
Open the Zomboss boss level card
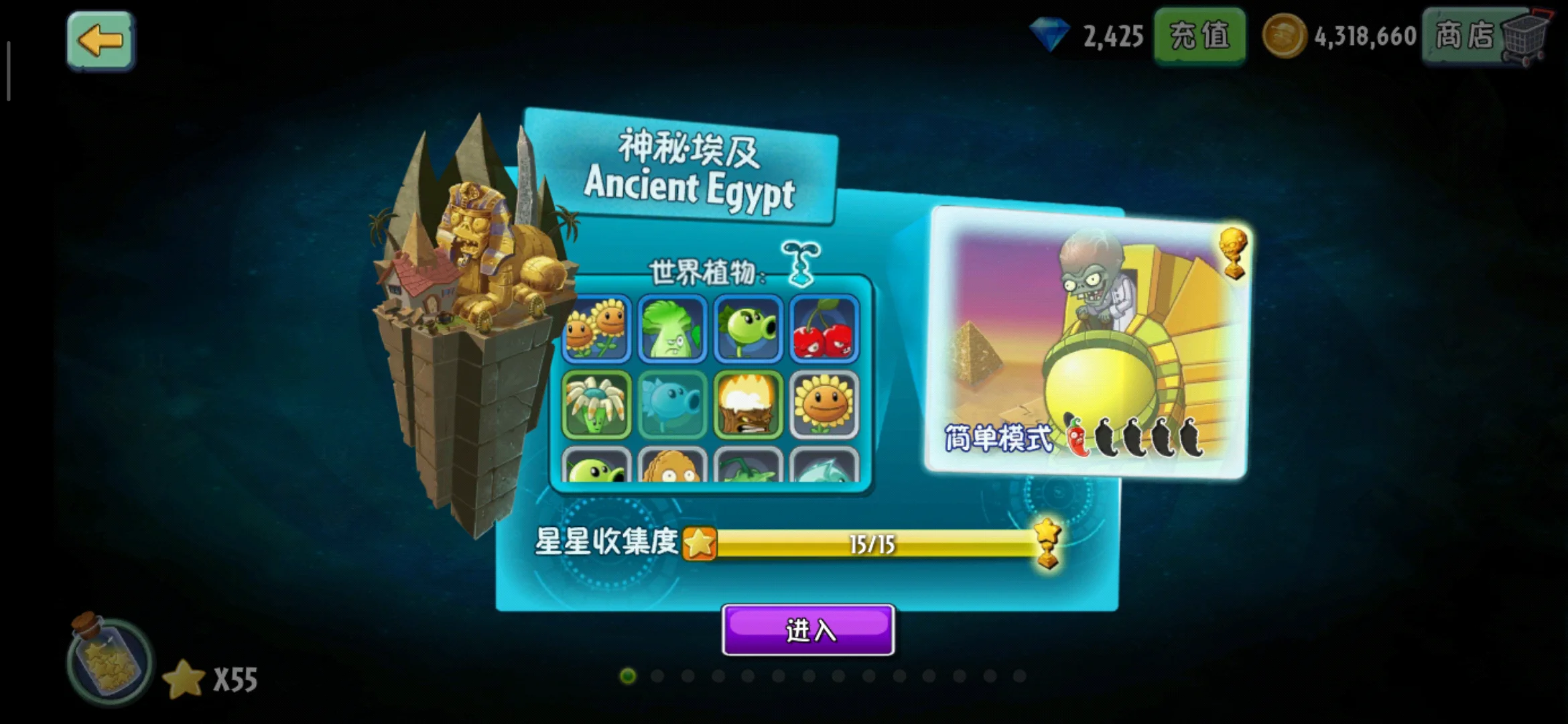pyautogui.click(x=1086, y=342)
